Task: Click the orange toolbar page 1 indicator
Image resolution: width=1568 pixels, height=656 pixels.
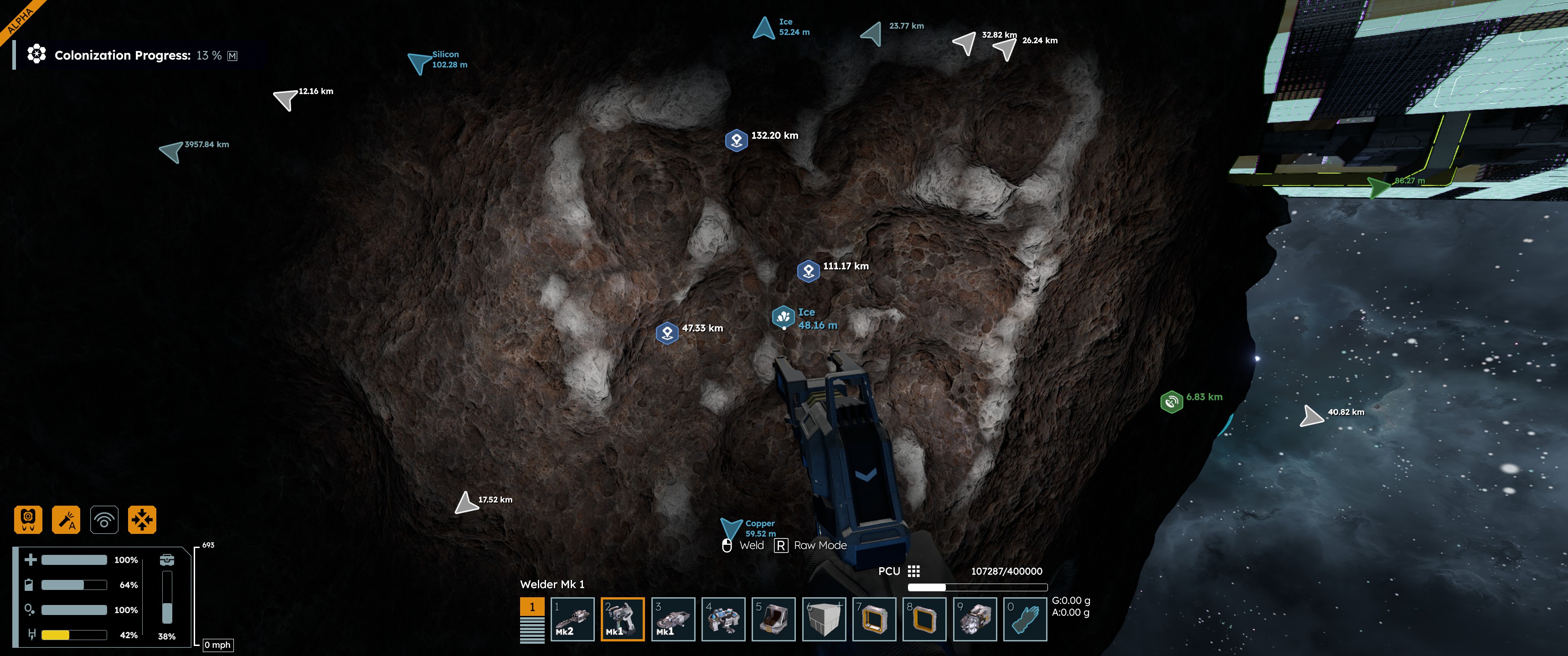Action: click(532, 607)
